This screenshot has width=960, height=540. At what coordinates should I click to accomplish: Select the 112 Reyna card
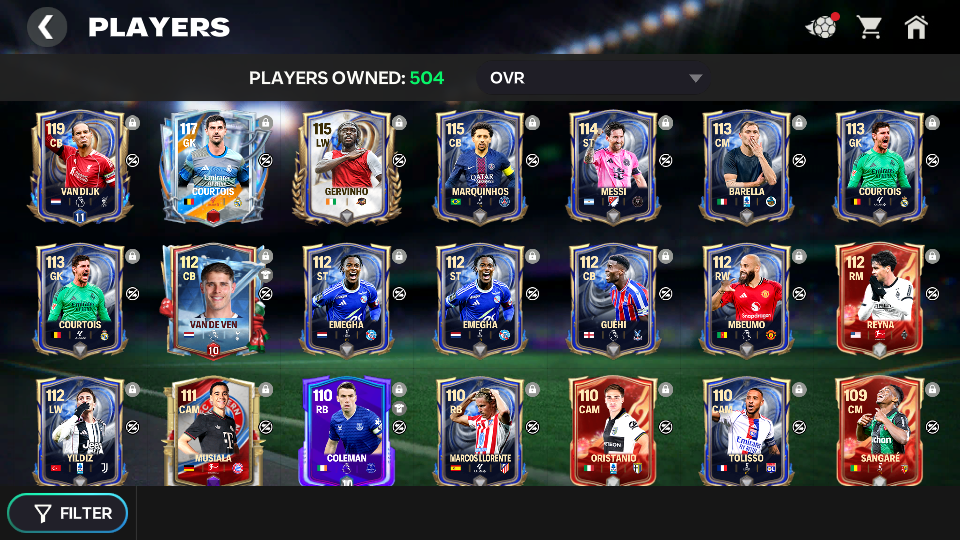pos(878,299)
